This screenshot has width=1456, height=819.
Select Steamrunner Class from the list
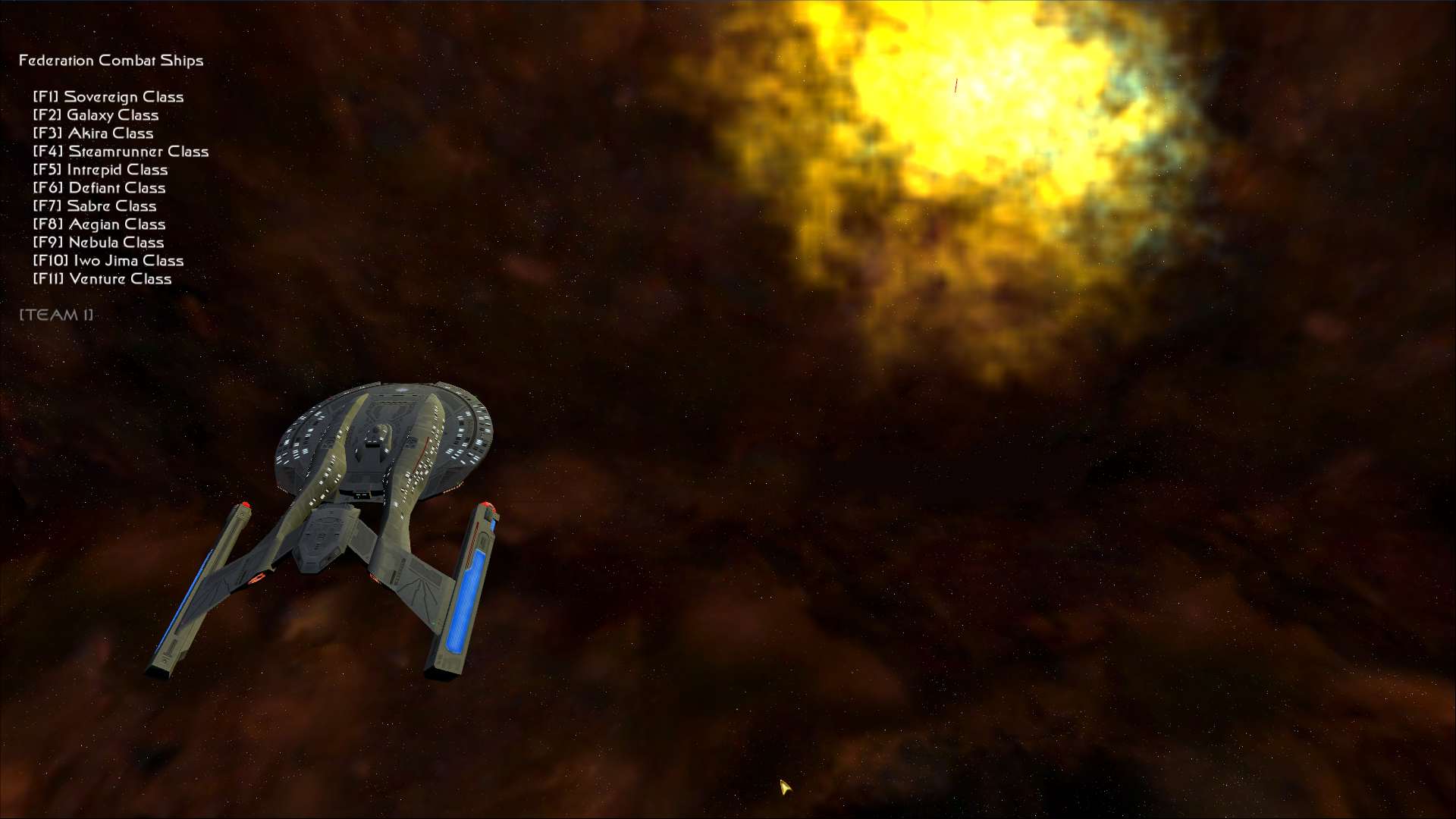tap(121, 152)
